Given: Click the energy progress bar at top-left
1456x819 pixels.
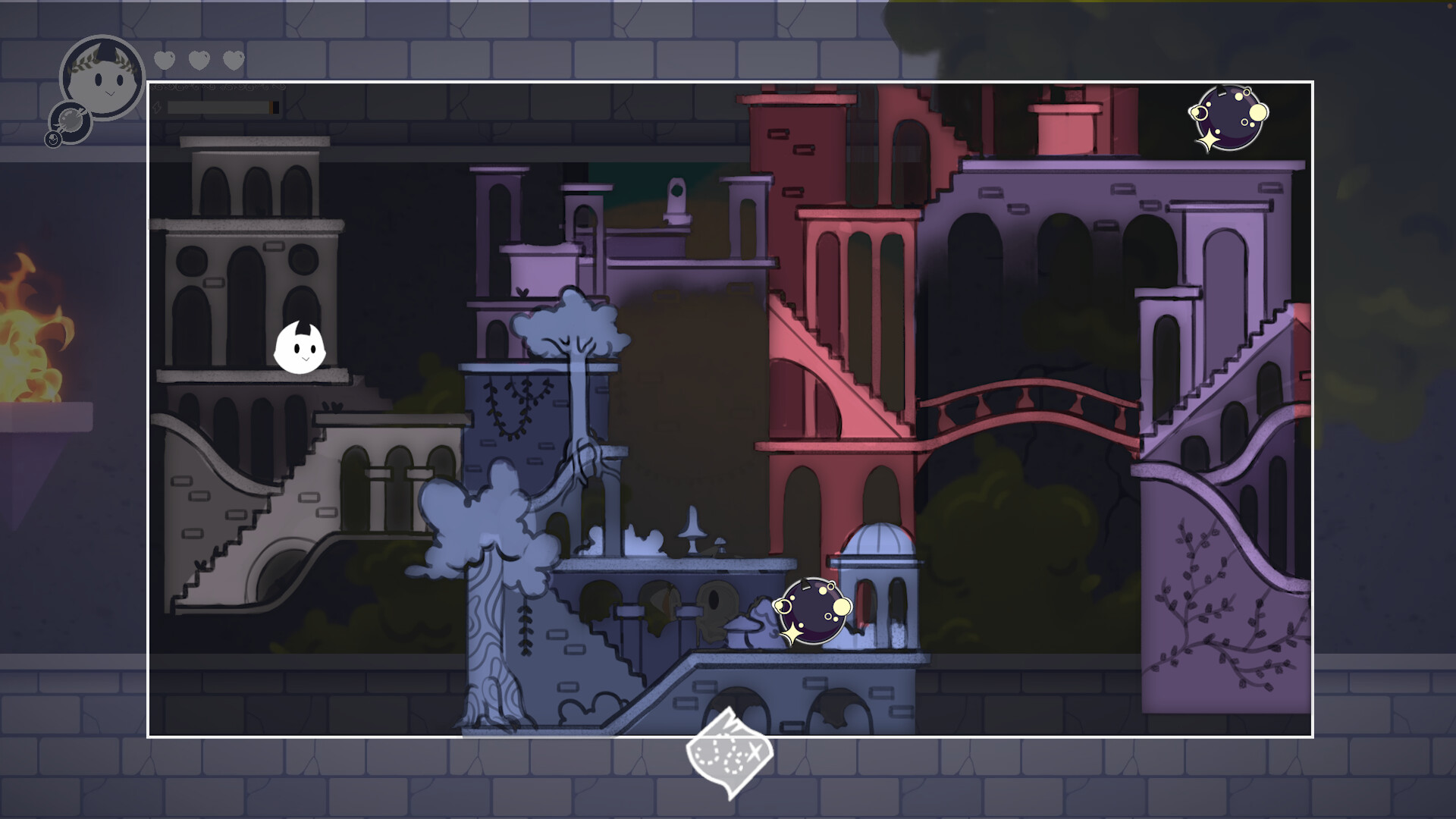Looking at the screenshot, I should [x=220, y=106].
